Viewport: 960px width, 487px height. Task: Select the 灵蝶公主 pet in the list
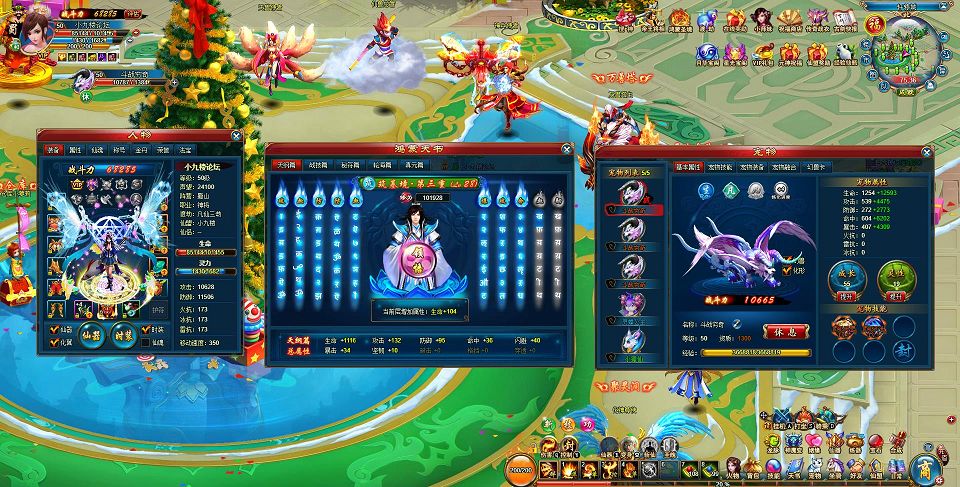[630, 307]
